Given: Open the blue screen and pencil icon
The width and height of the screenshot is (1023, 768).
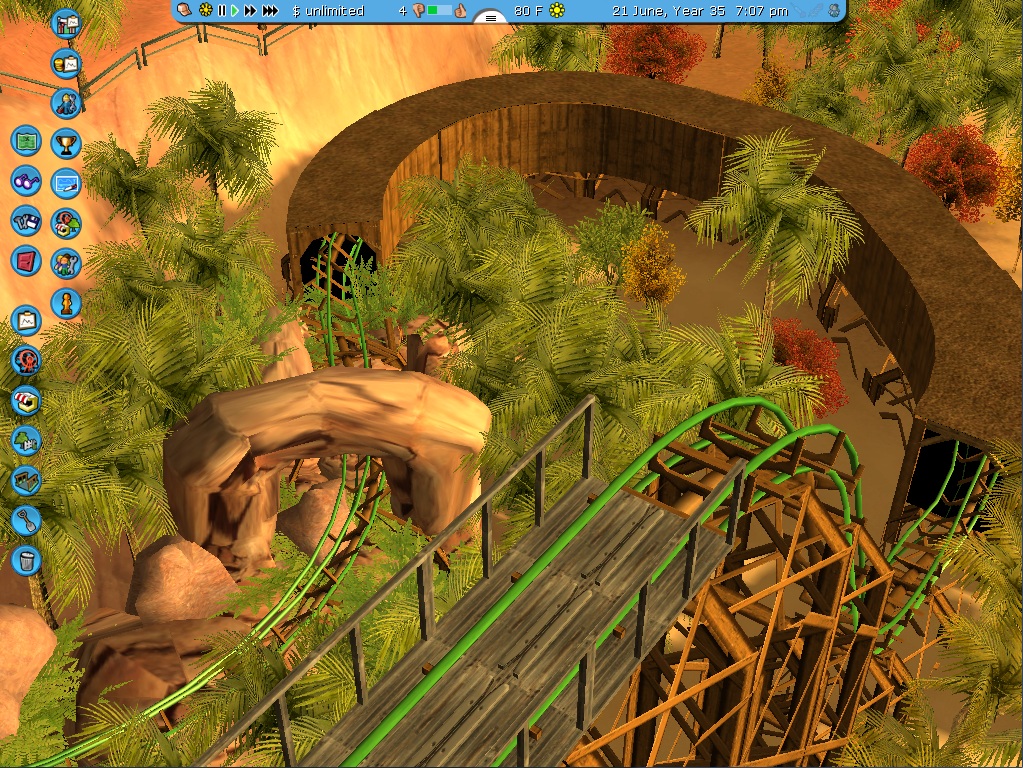Looking at the screenshot, I should coord(66,183).
